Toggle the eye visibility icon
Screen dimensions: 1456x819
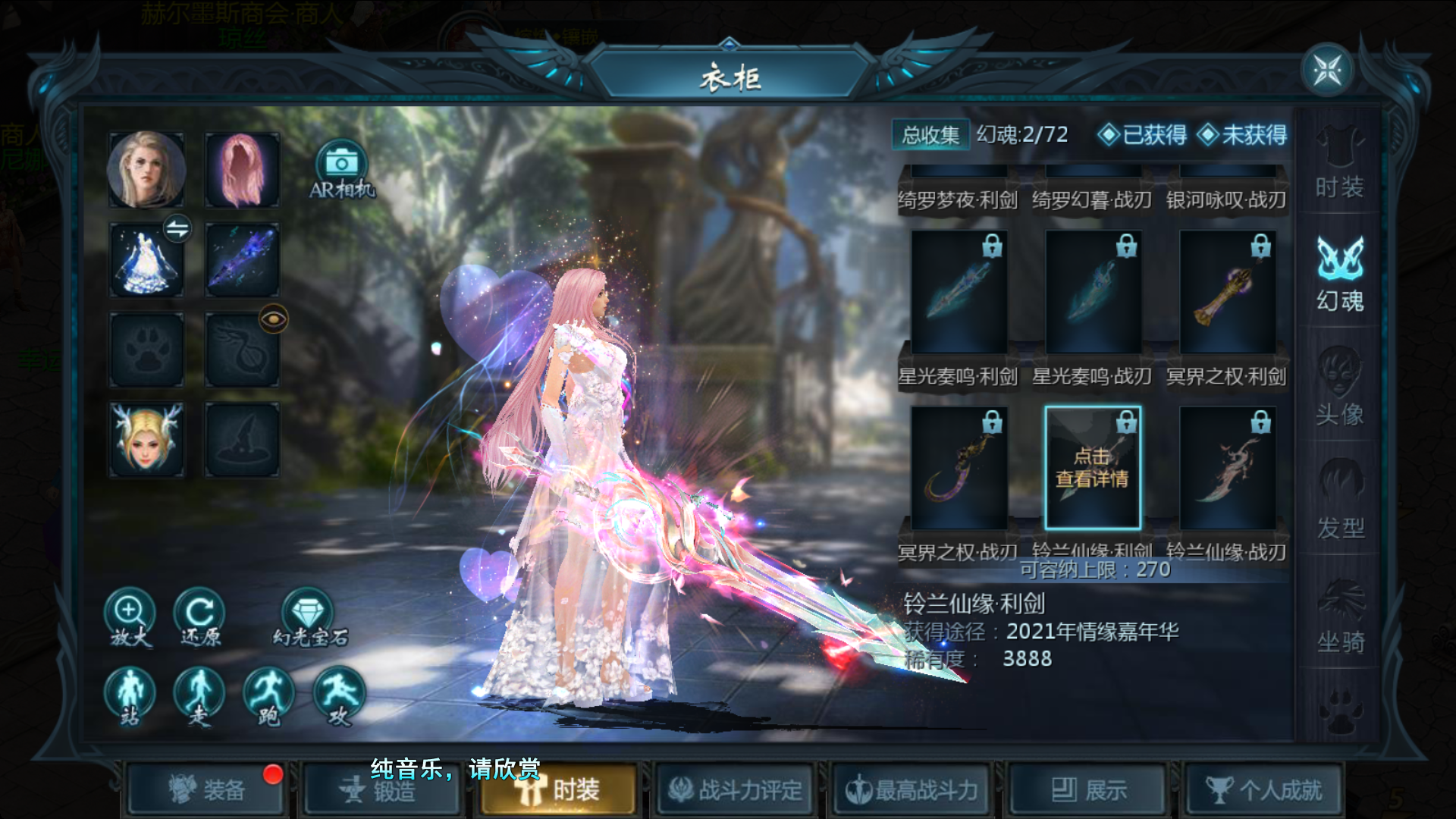coord(273,318)
